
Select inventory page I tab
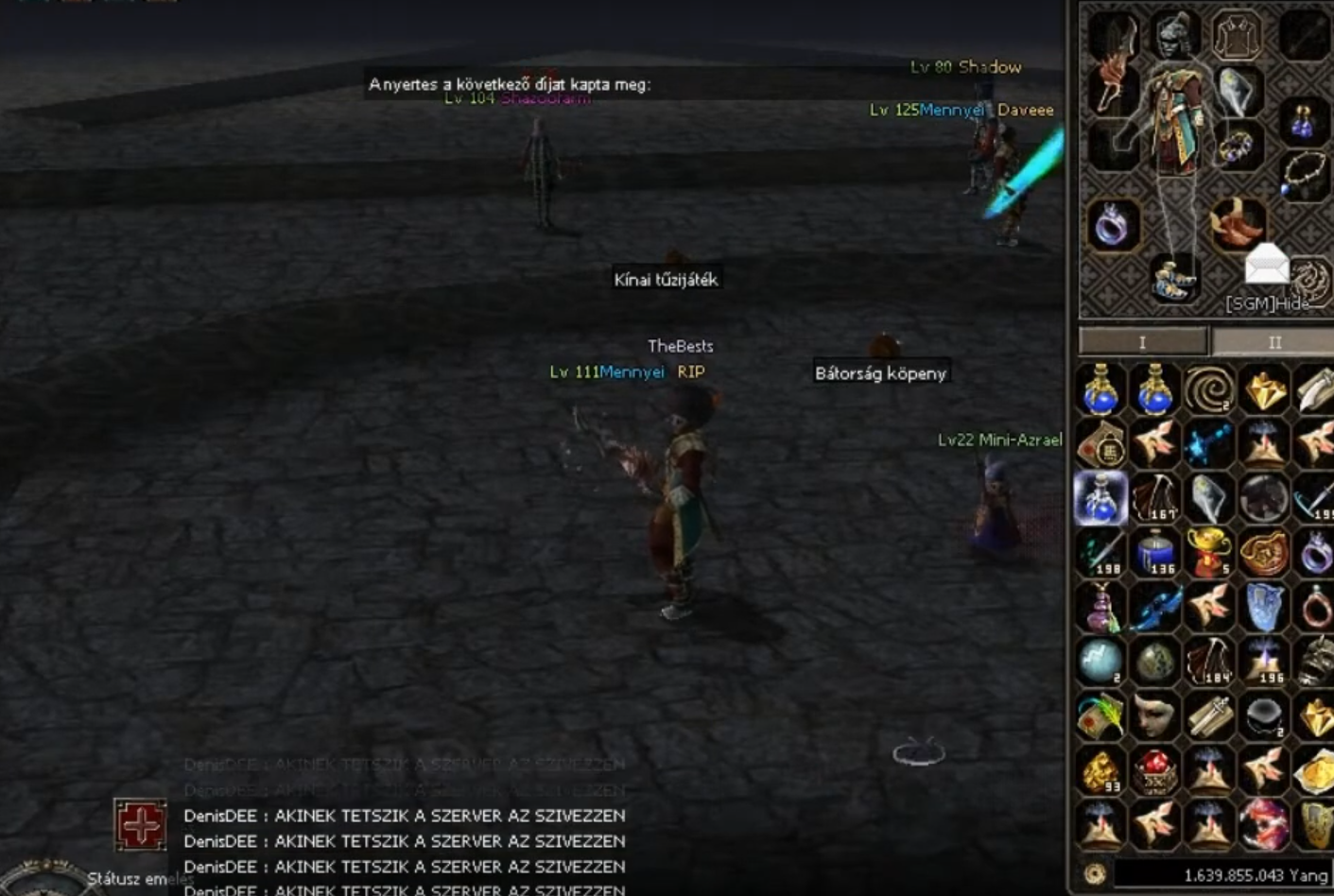tap(1142, 342)
